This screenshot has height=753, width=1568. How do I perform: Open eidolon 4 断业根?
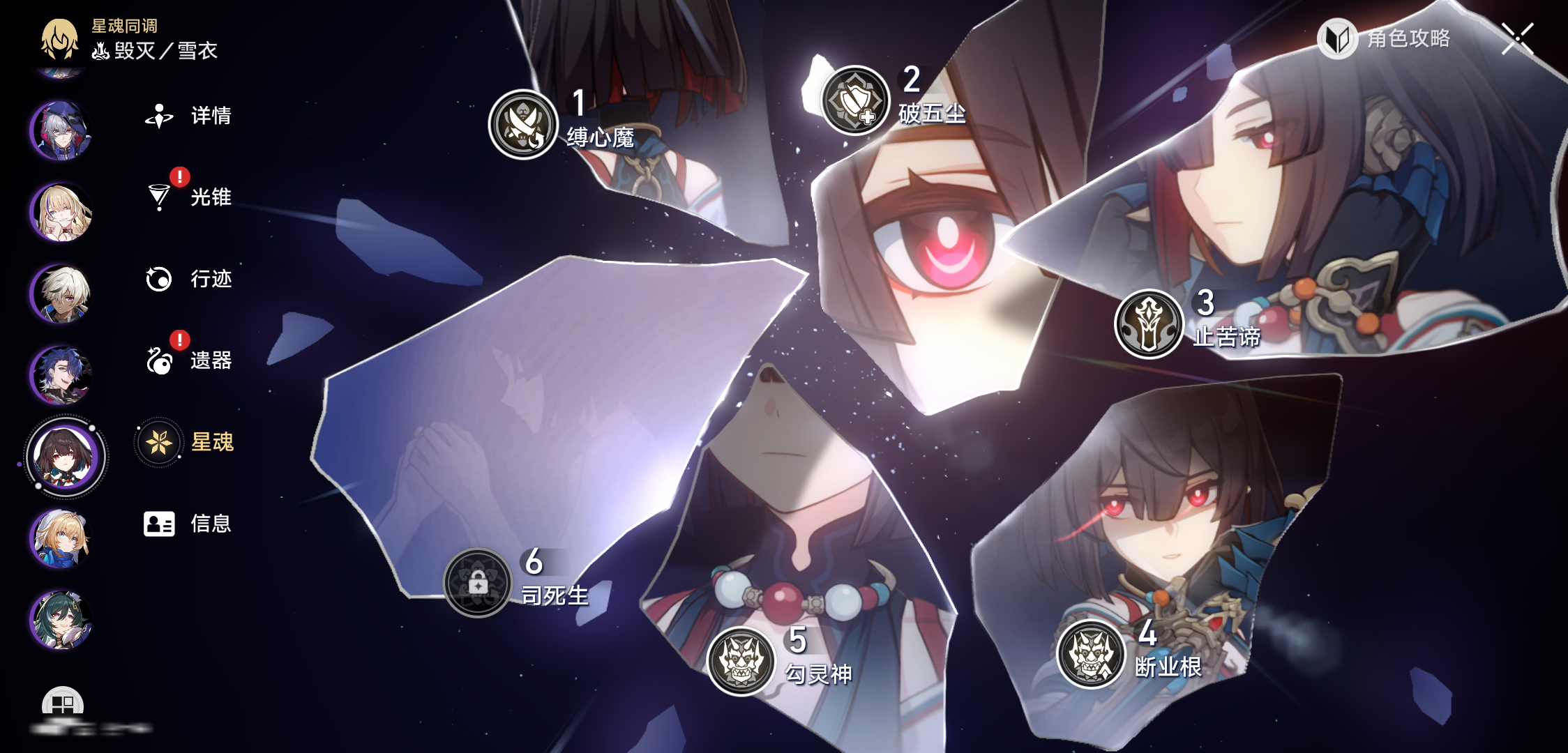pos(1091,654)
